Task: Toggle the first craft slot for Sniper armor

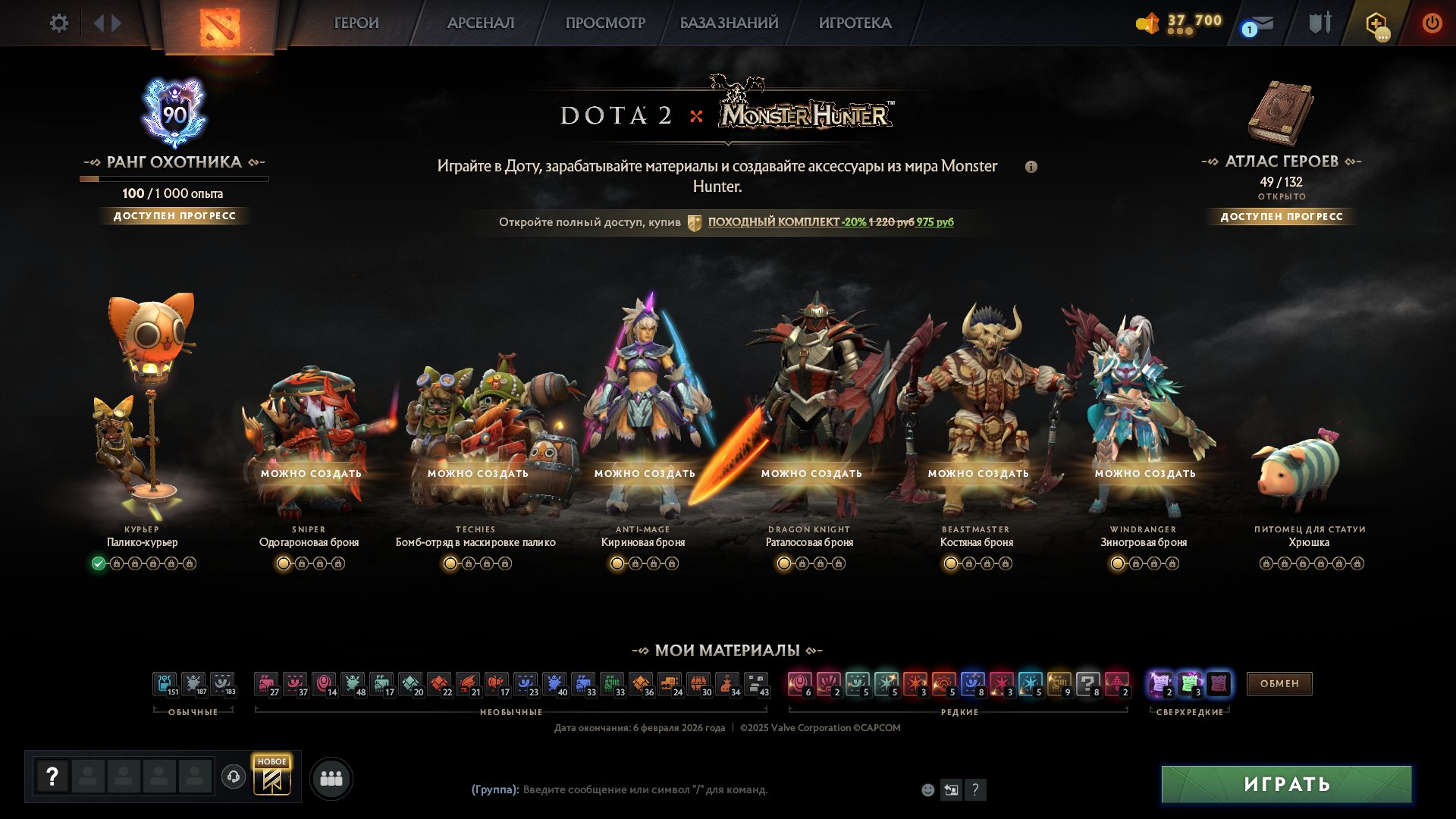Action: pos(284,563)
